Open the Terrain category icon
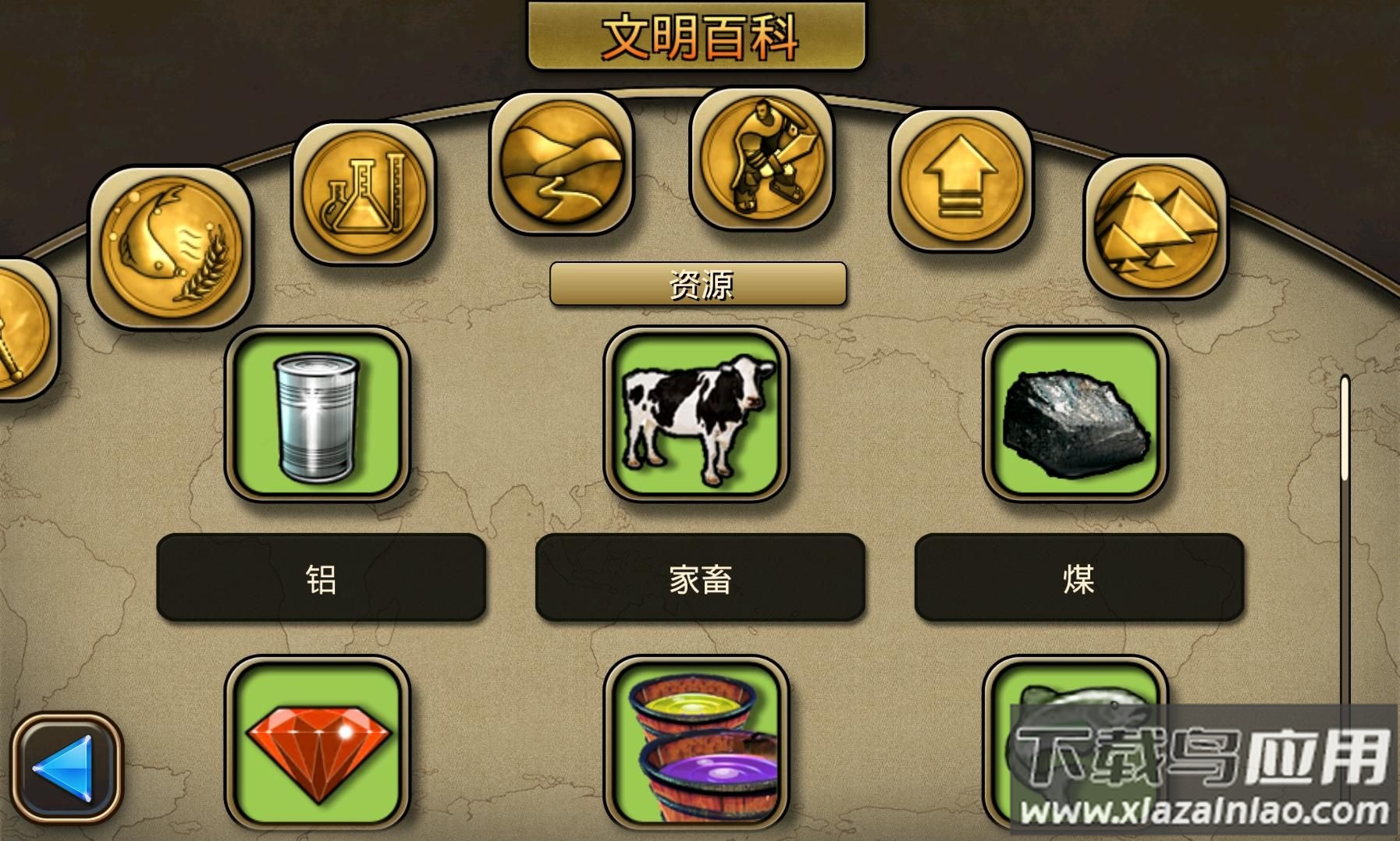Image resolution: width=1400 pixels, height=841 pixels. pos(560,164)
